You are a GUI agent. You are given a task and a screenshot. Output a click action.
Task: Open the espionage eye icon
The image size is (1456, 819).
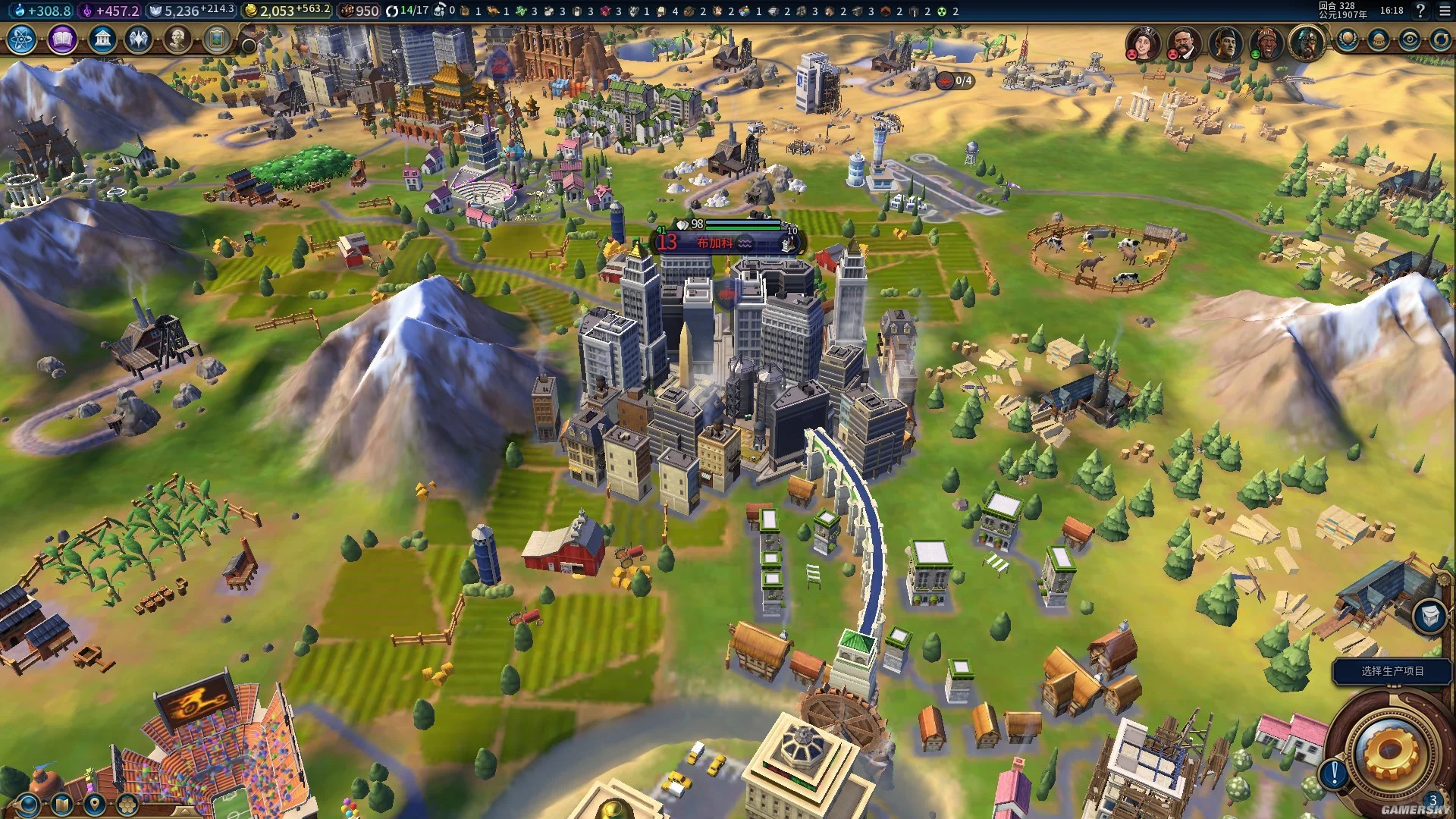[1410, 39]
